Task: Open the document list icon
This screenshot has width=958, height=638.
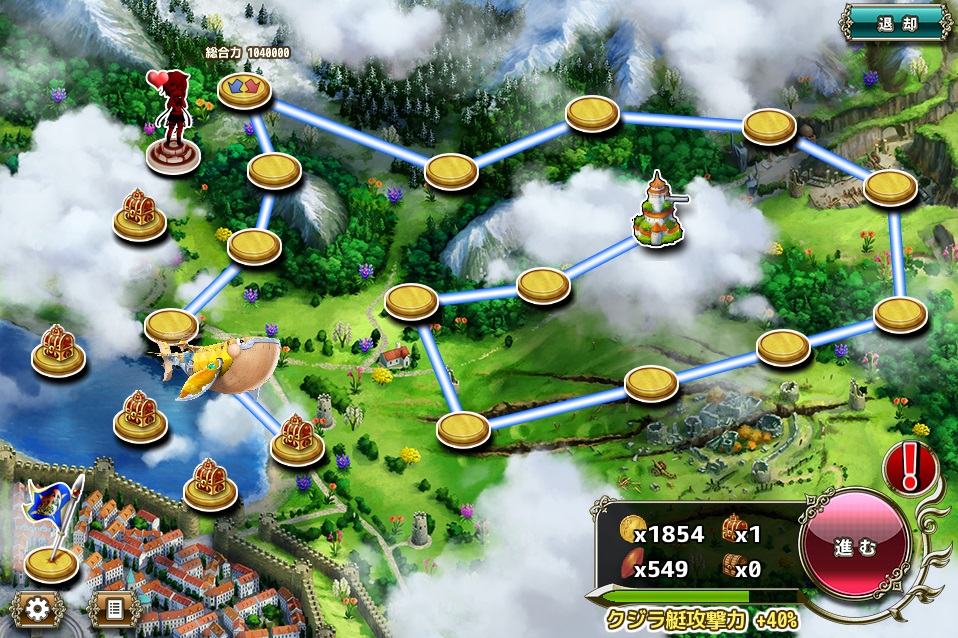Action: 113,607
